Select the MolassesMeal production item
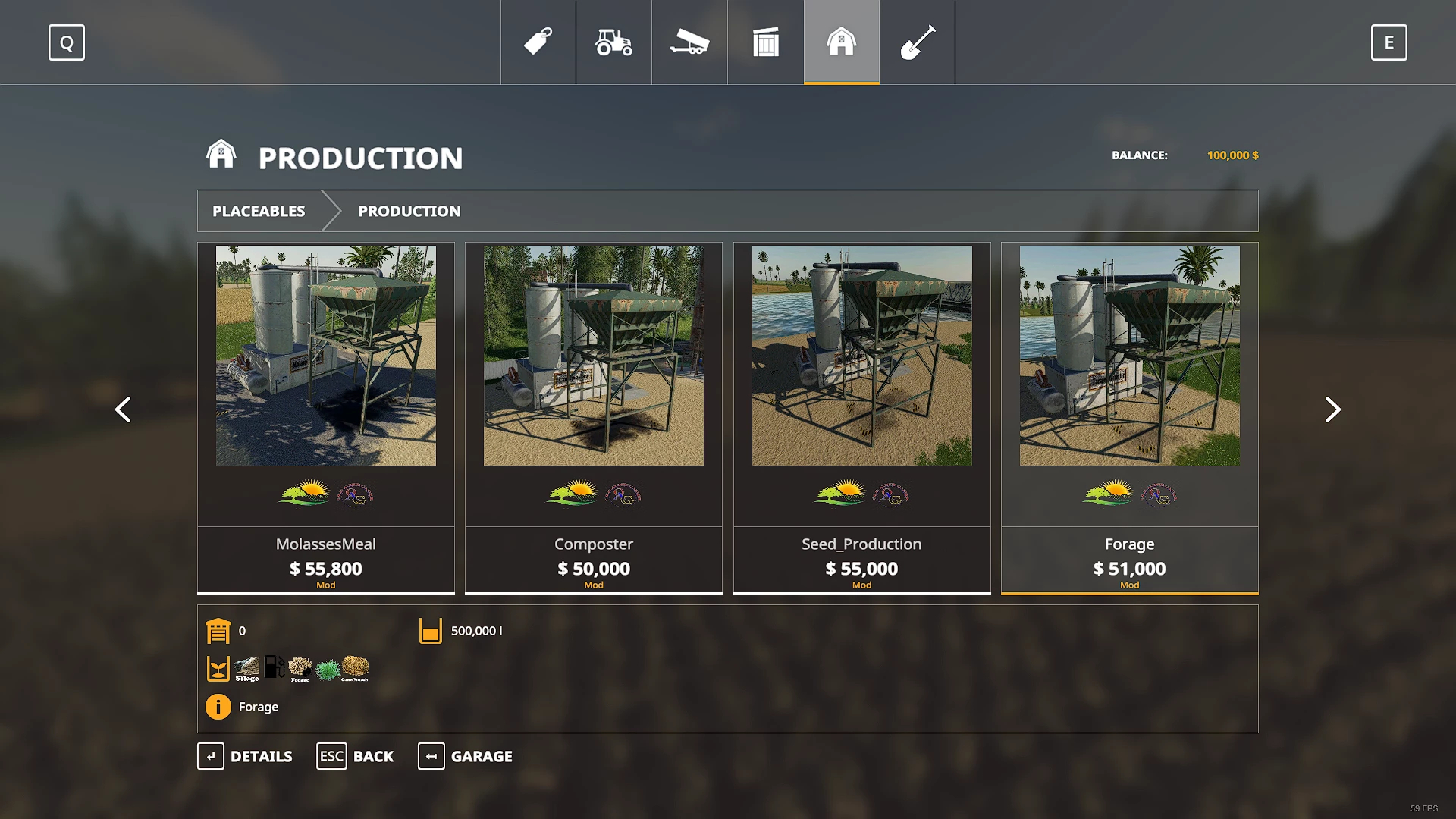The image size is (1456, 819). tap(326, 417)
